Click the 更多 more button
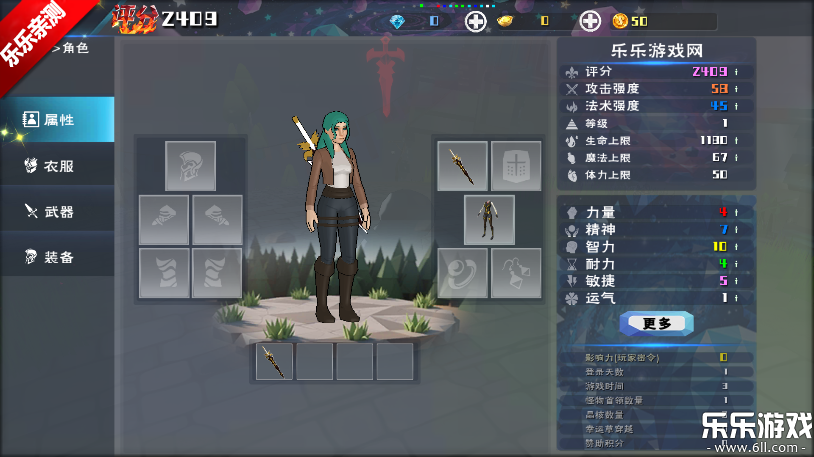This screenshot has height=457, width=814. (656, 323)
